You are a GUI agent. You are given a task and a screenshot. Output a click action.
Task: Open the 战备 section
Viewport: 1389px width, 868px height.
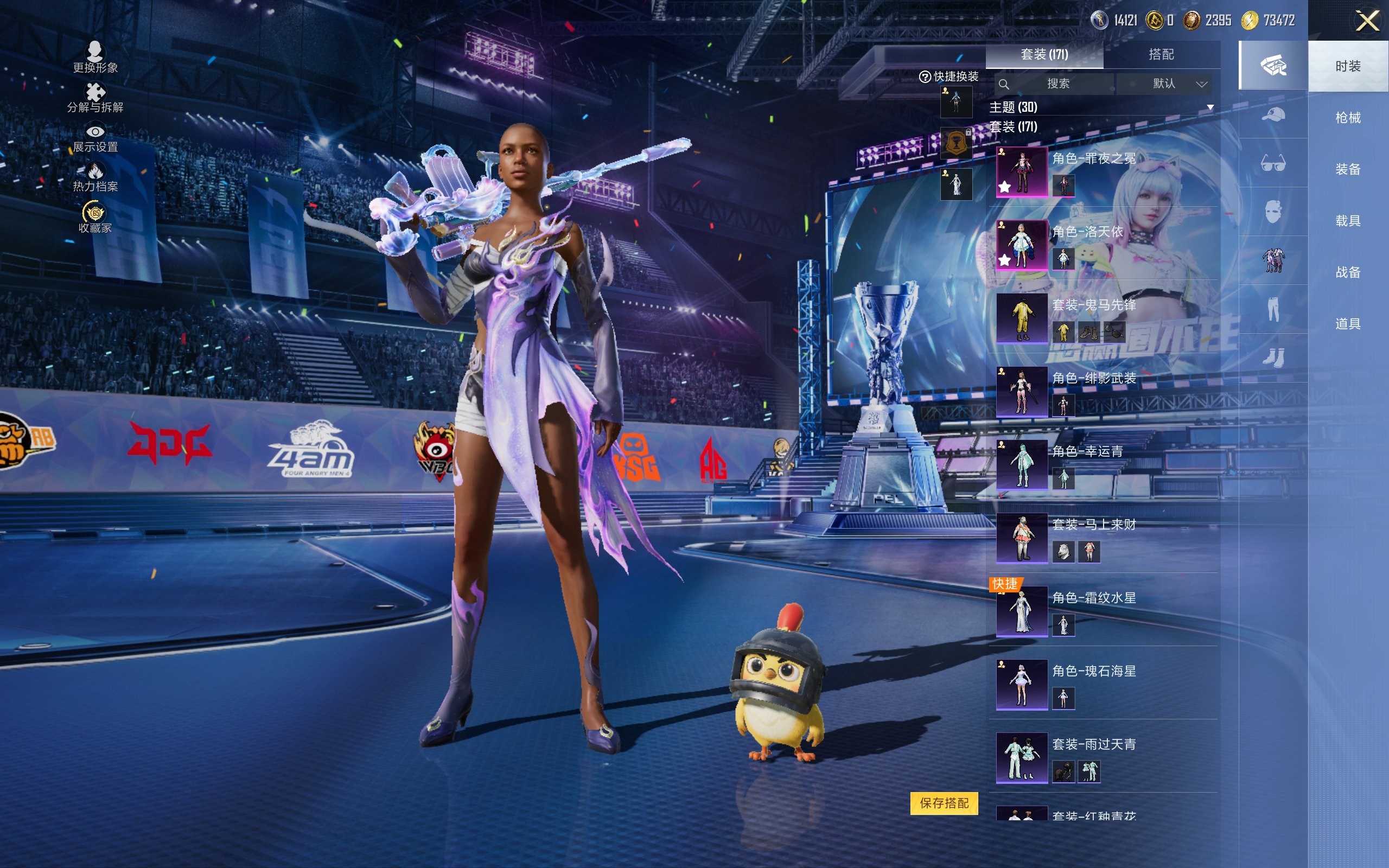pyautogui.click(x=1348, y=272)
